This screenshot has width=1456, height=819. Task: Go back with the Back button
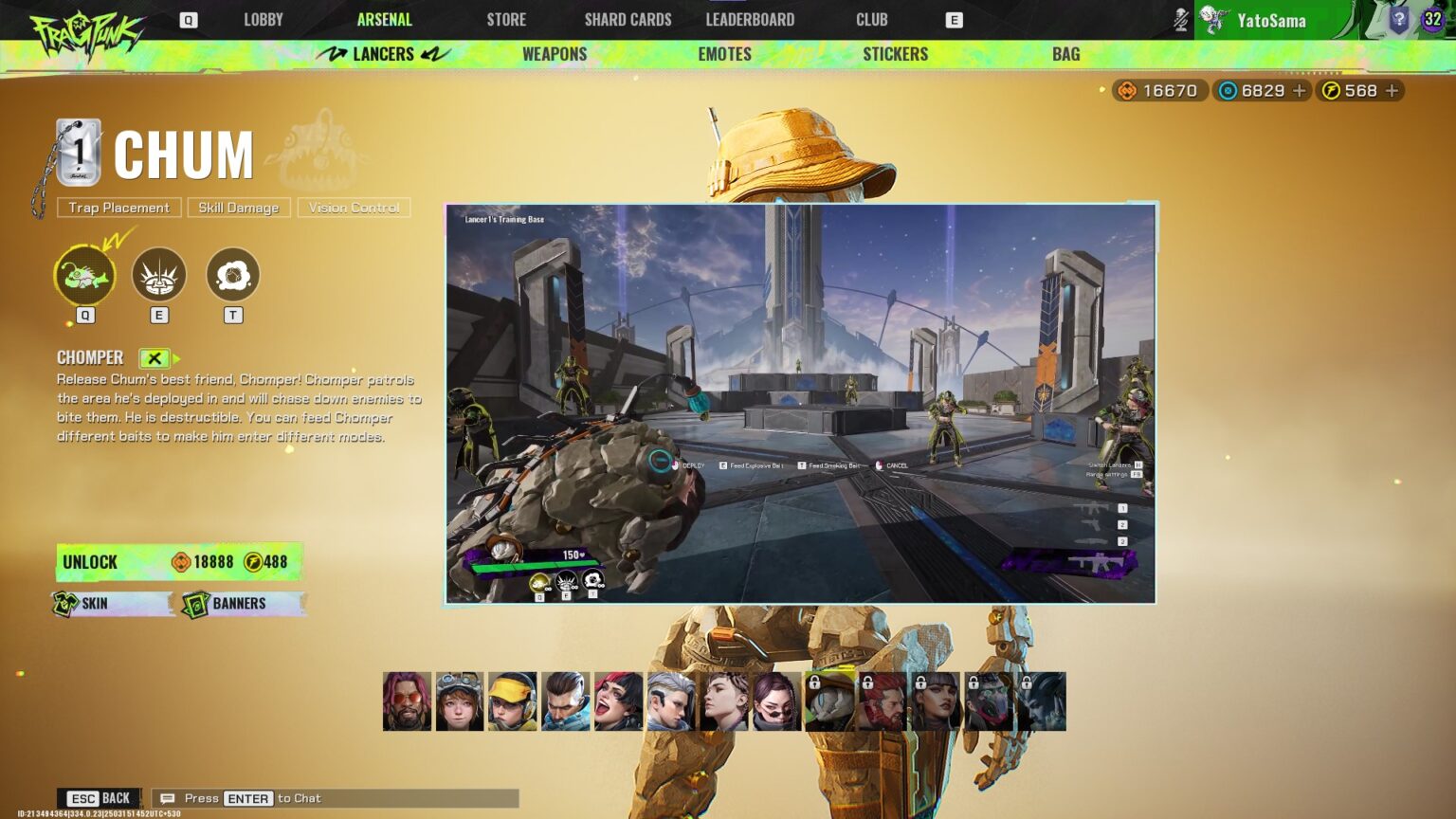pyautogui.click(x=100, y=798)
